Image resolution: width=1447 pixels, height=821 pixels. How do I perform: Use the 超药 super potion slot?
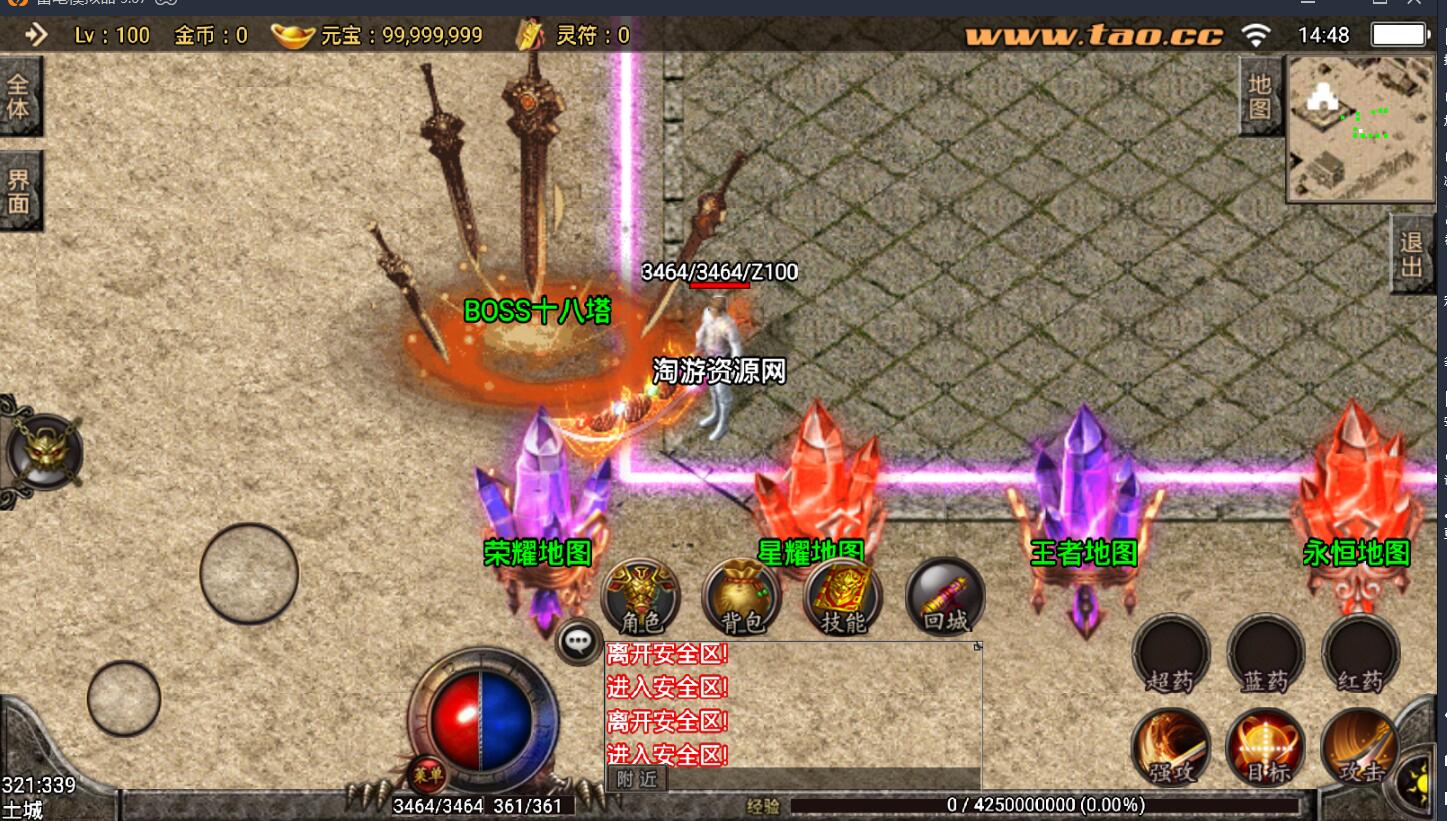point(1171,654)
